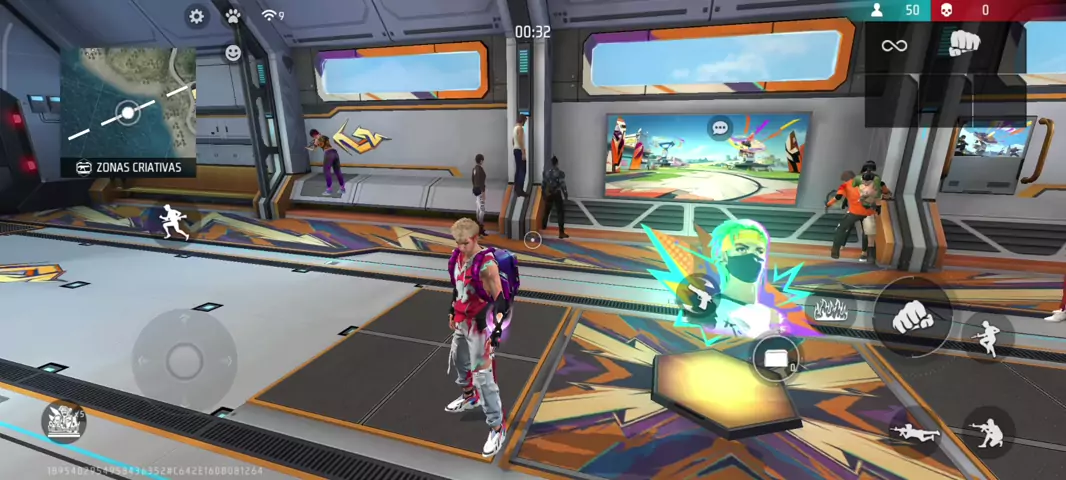Open the settings gear icon
Viewport: 1066px width, 480px height.
(197, 16)
